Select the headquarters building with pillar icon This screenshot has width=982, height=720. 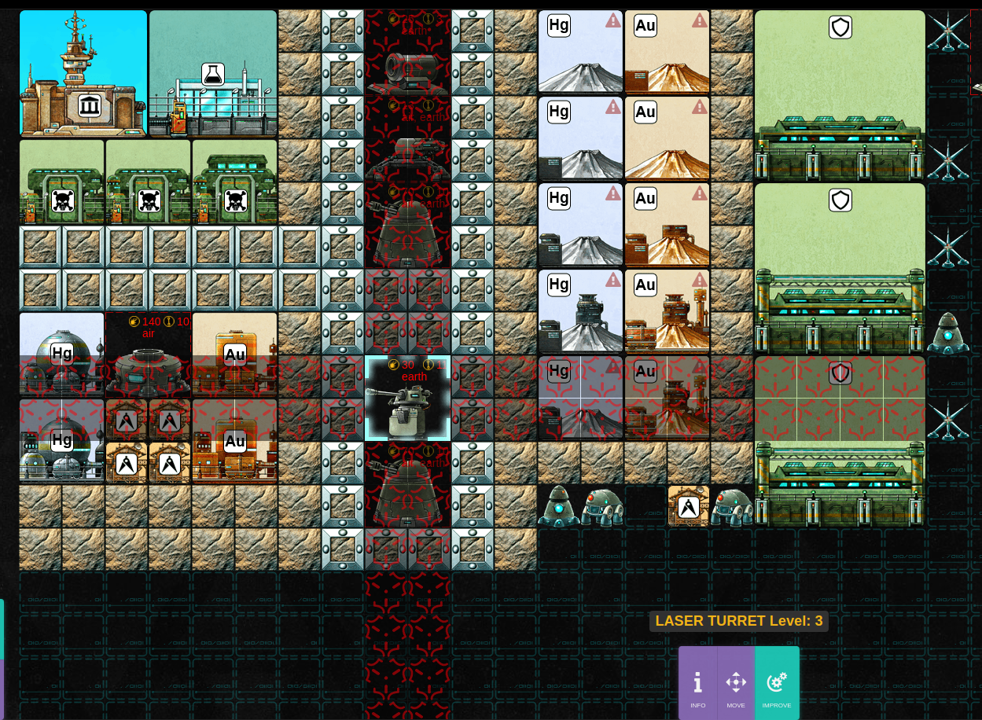click(84, 75)
